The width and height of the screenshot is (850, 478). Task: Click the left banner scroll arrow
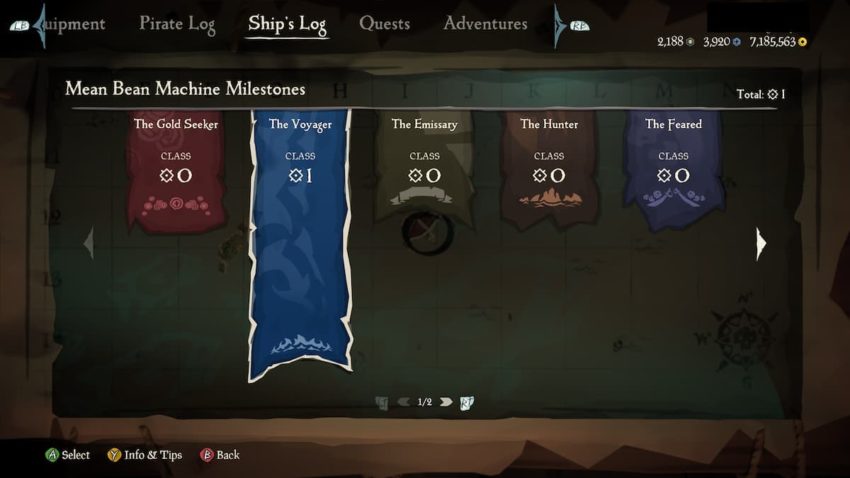pos(89,243)
